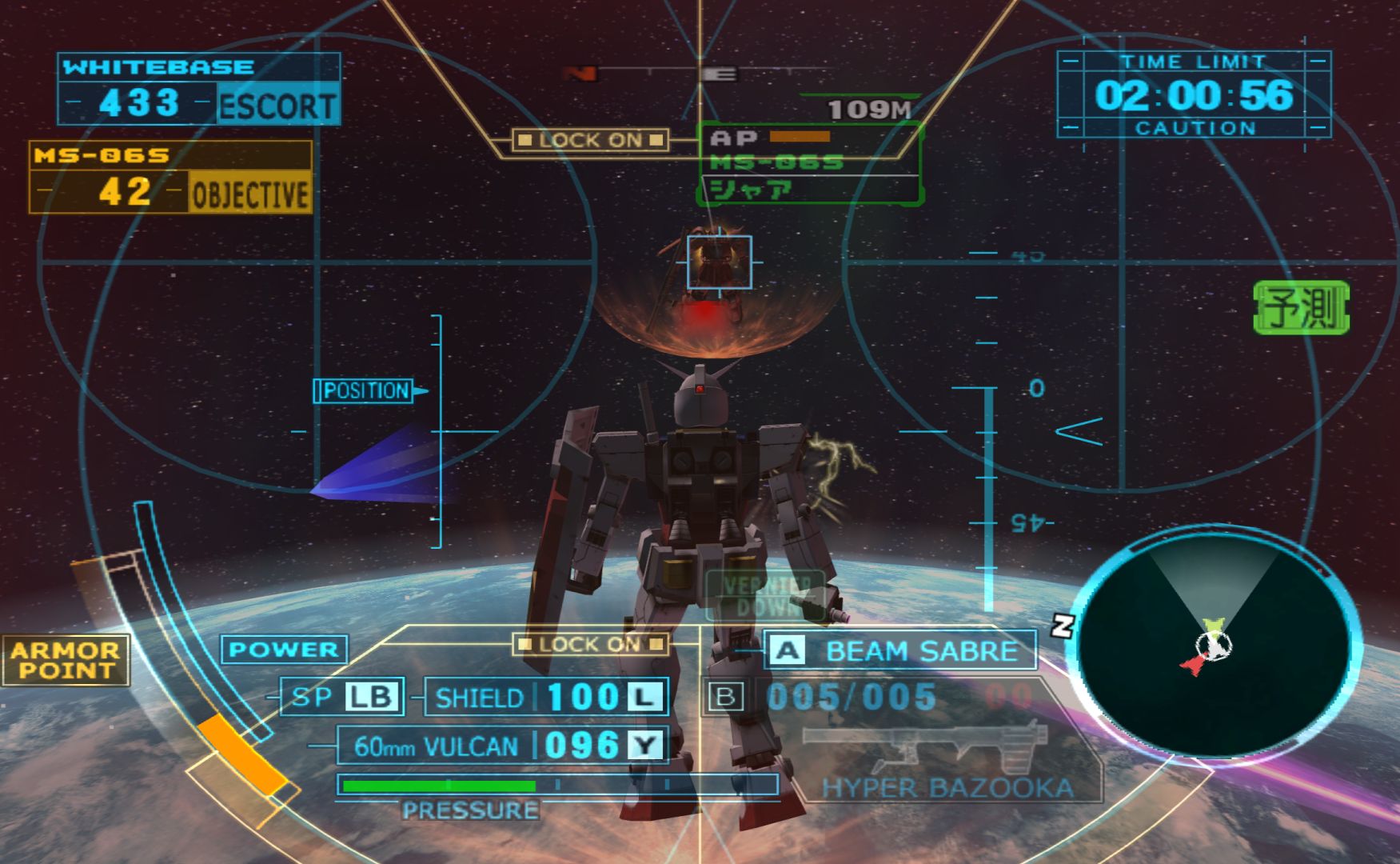
Task: Activate the SP special panel
Action: point(342,697)
